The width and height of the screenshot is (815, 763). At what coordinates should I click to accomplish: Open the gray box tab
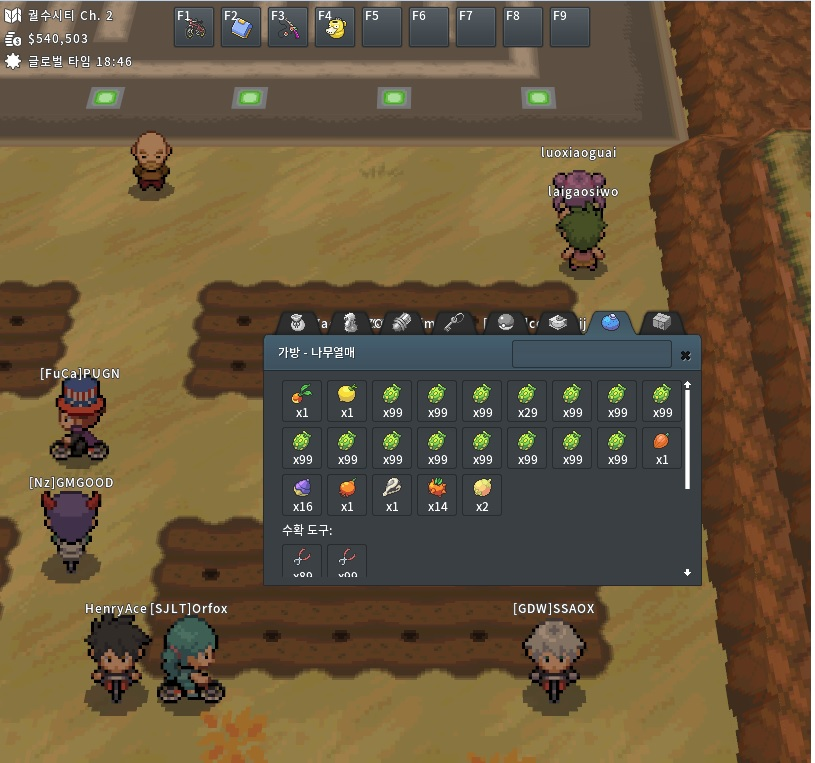point(661,322)
